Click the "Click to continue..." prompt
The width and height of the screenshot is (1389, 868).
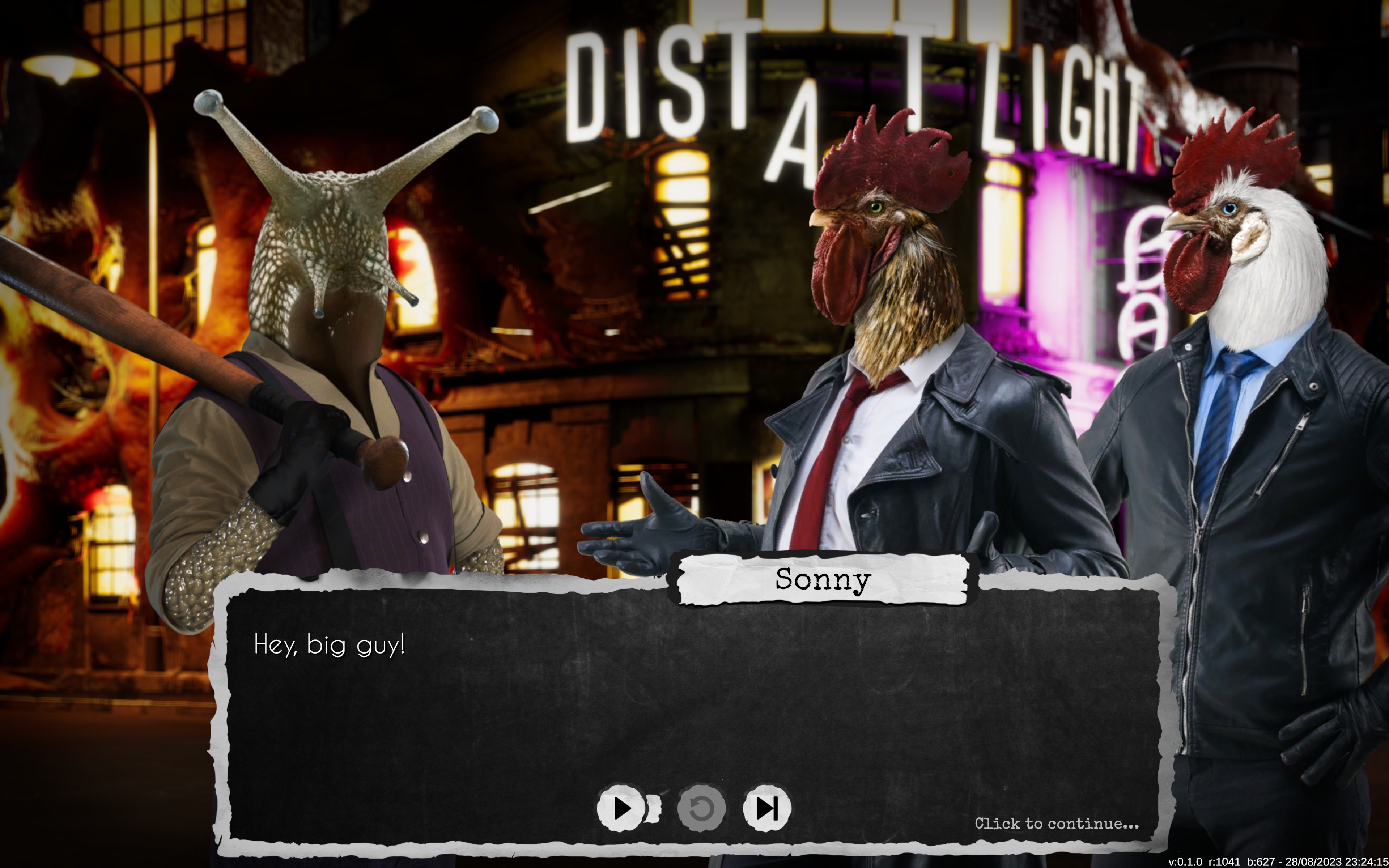click(1056, 824)
